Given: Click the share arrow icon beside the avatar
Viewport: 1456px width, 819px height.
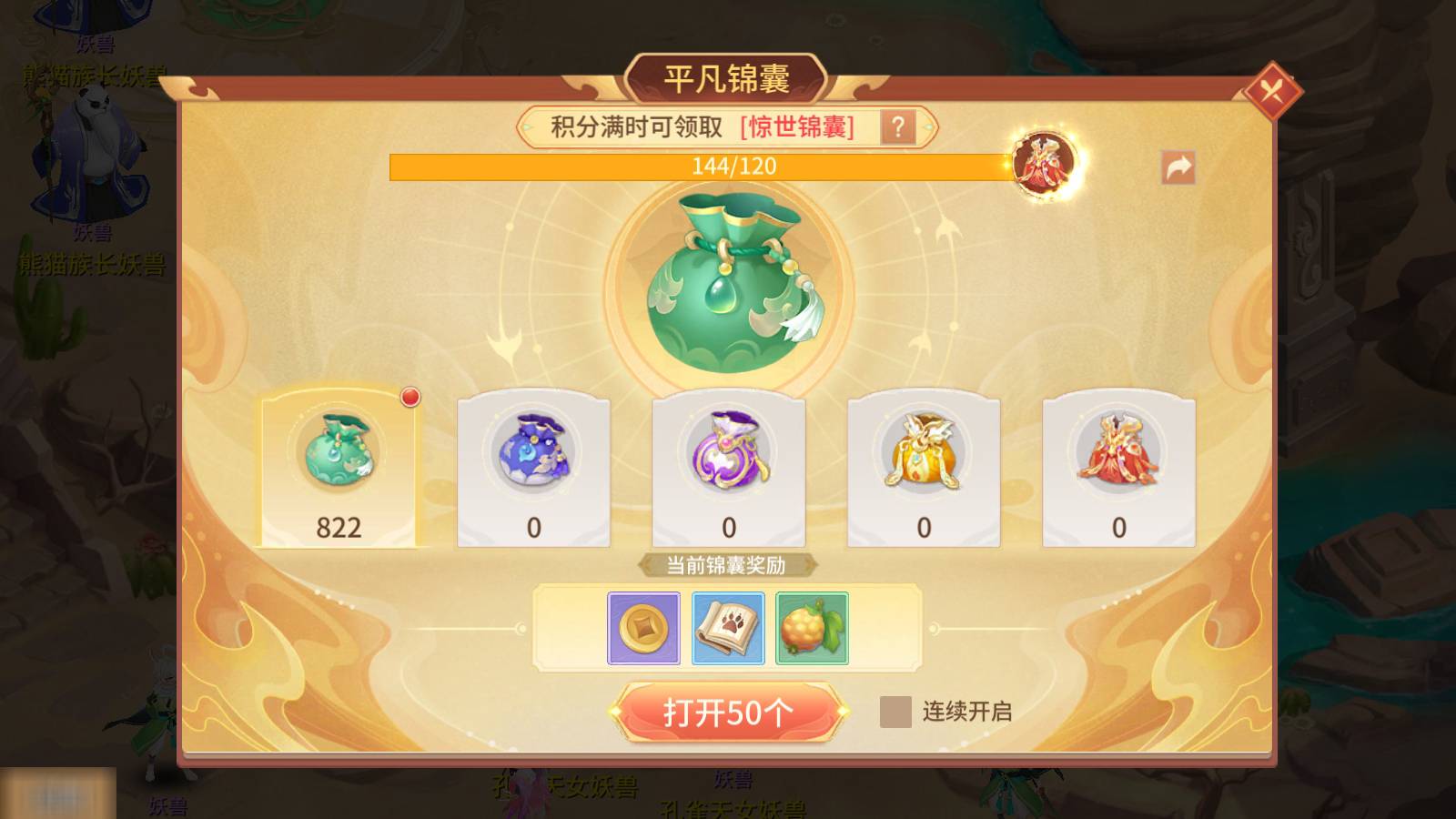Looking at the screenshot, I should click(x=1178, y=166).
